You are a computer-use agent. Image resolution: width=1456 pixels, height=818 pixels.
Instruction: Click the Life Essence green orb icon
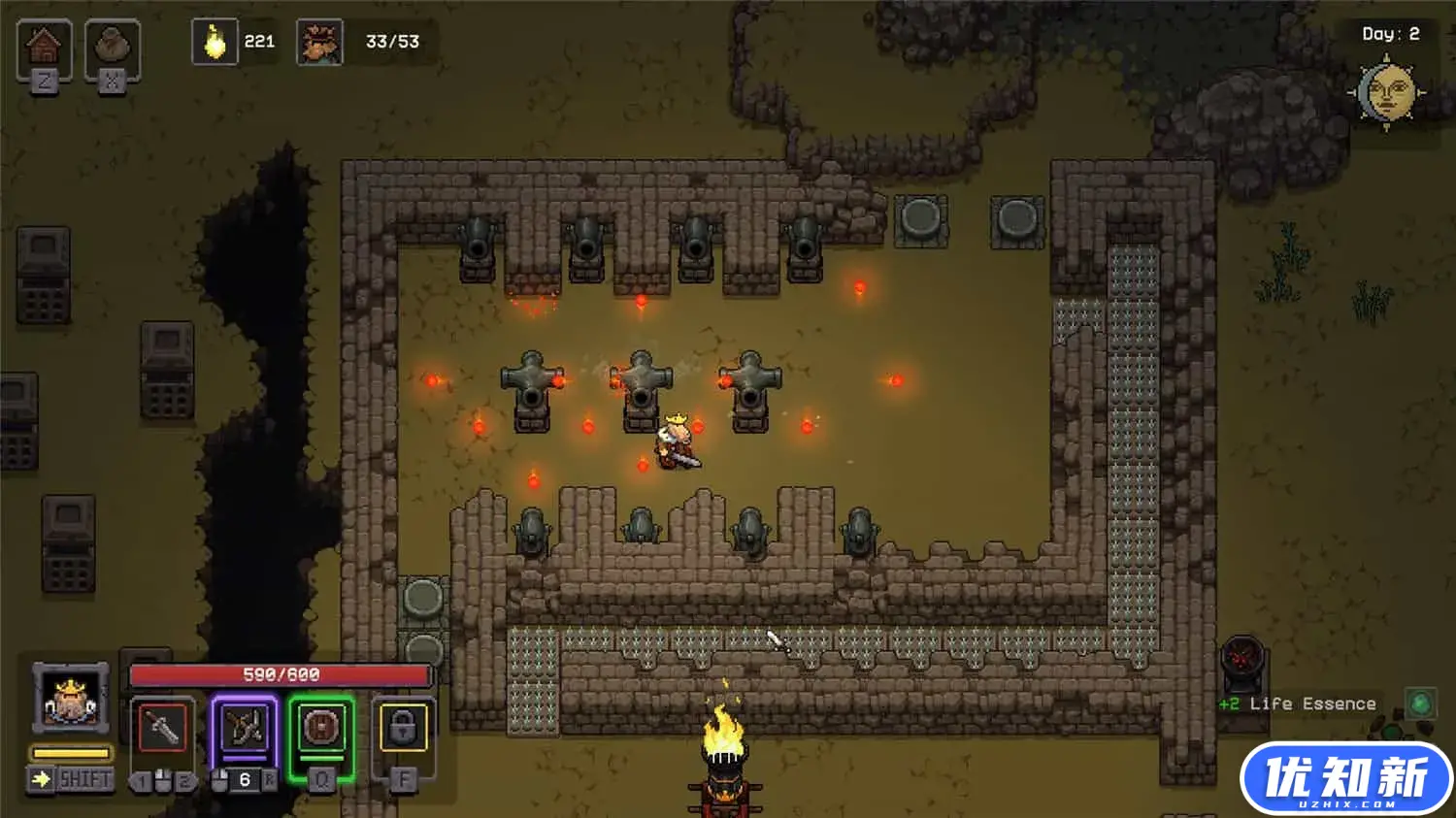click(1420, 703)
